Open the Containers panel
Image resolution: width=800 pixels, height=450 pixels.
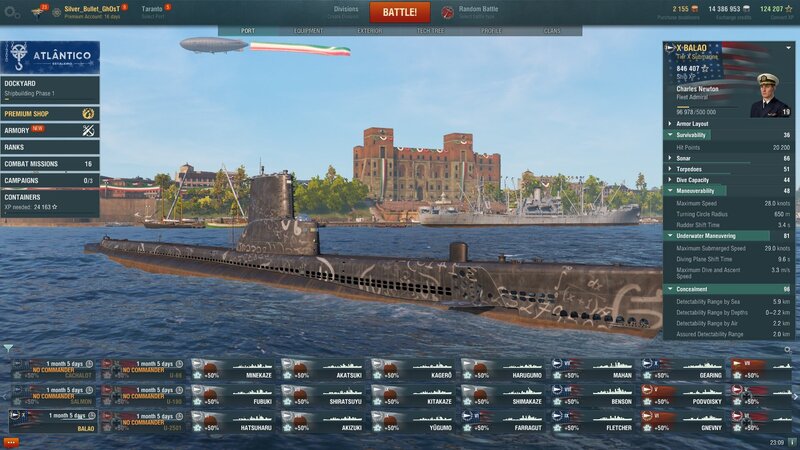coord(50,202)
